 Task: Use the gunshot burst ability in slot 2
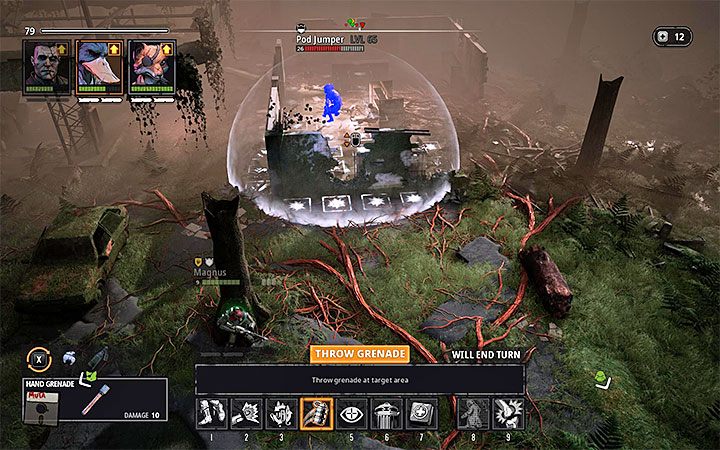point(247,413)
